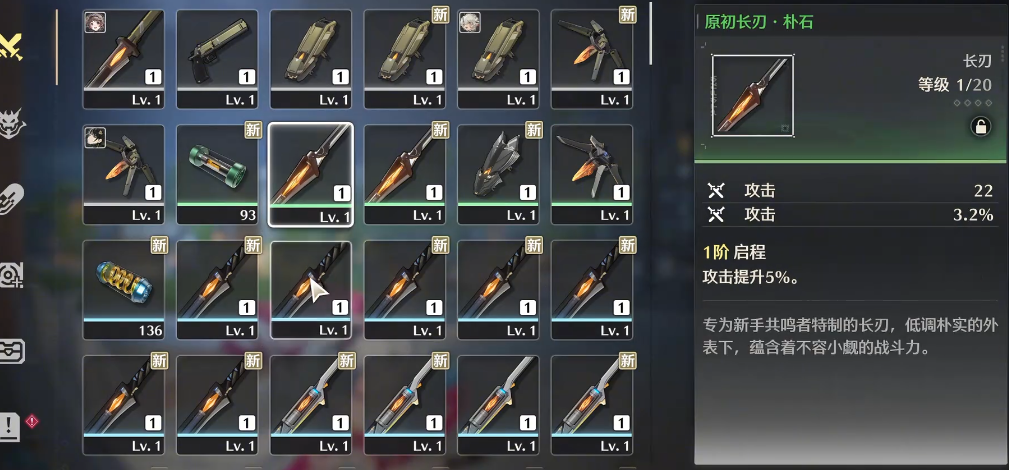
Task: Click the weapon preview thumbnail in details panel
Action: coord(753,95)
